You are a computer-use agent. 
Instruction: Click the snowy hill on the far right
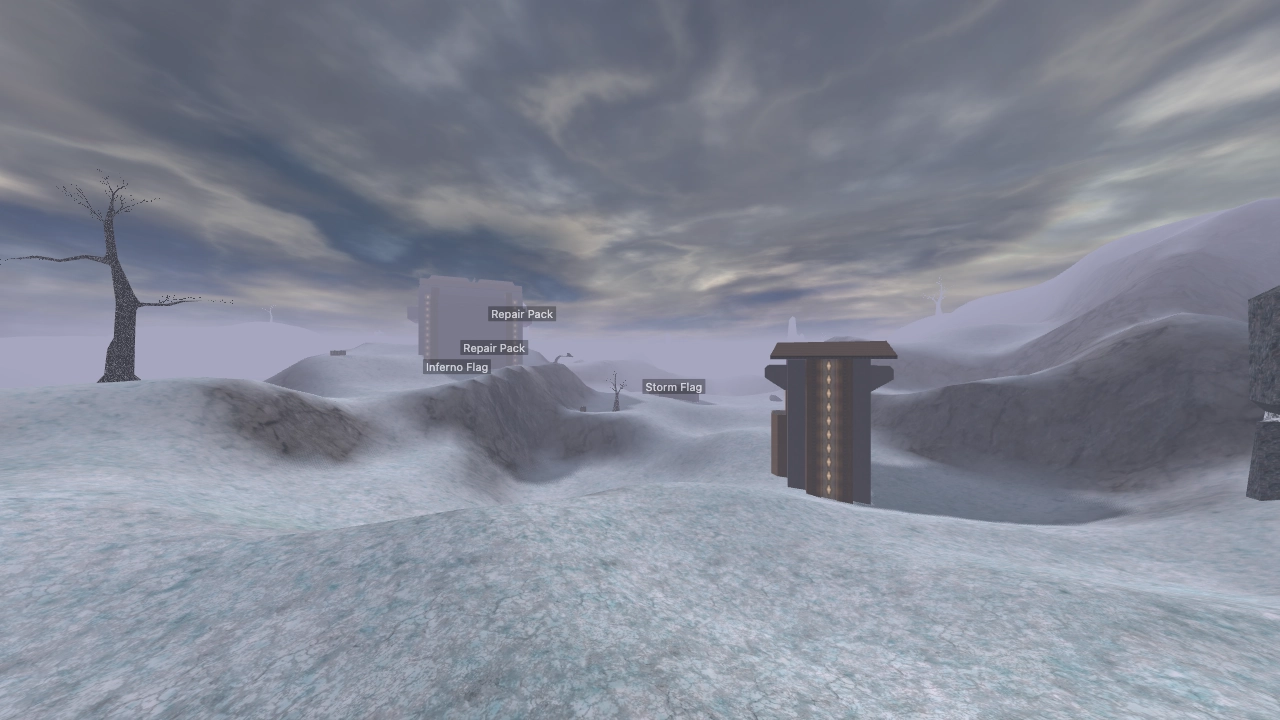coord(1130,280)
